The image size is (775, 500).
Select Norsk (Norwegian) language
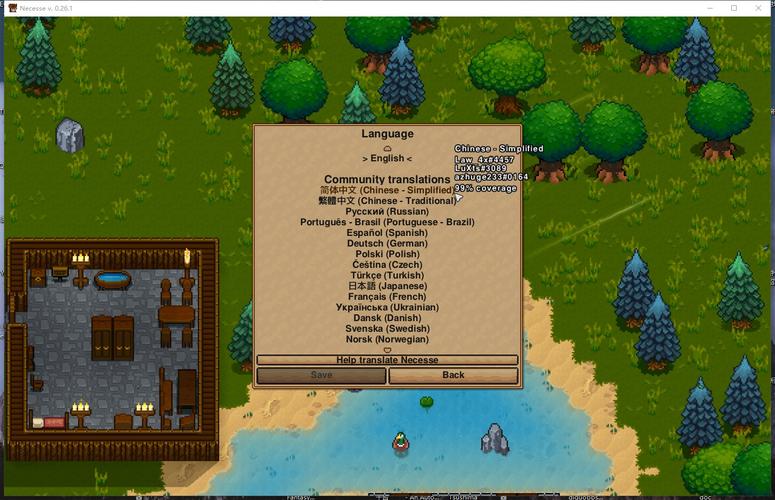387,339
